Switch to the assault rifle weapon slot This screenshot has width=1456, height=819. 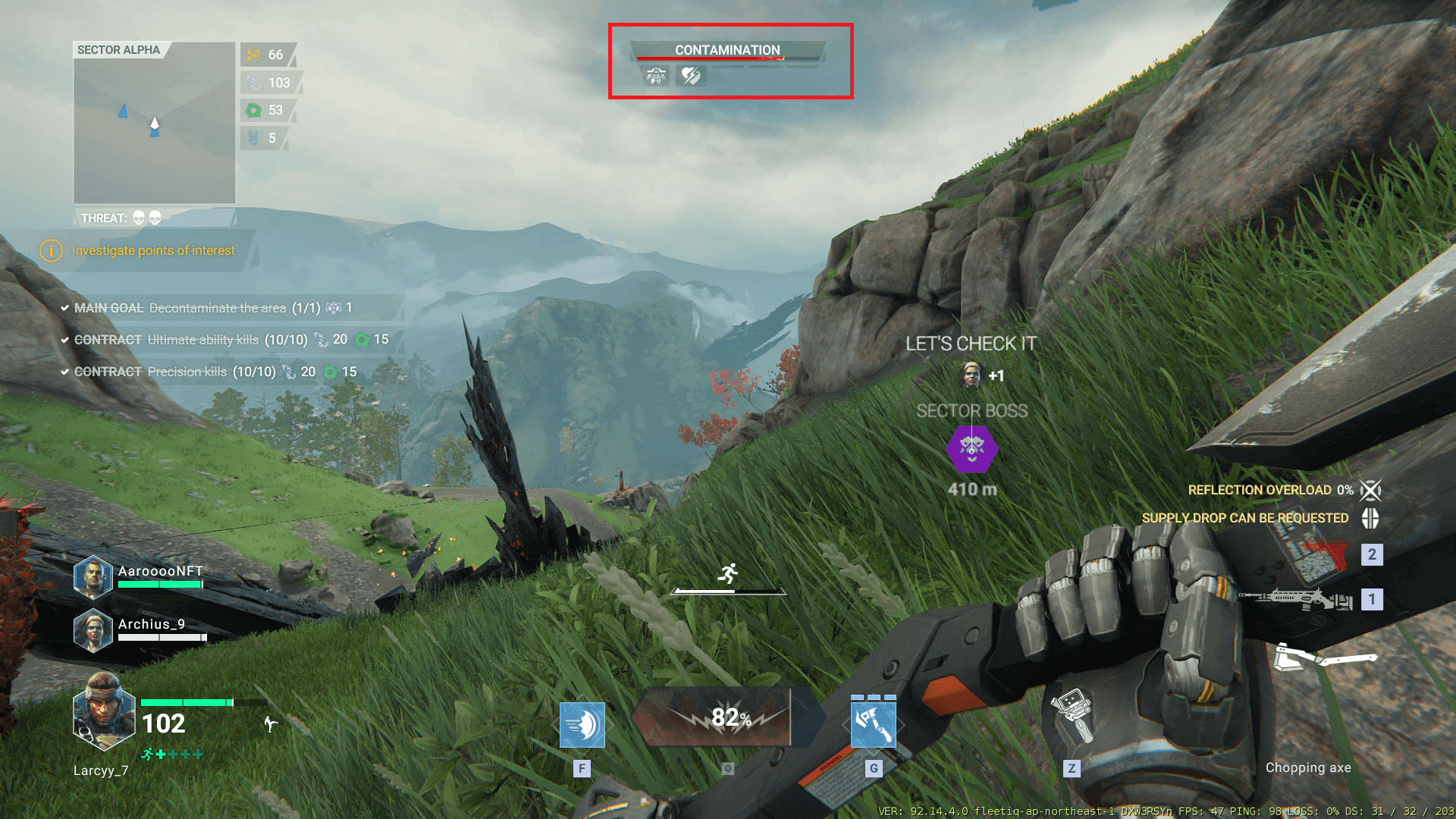coord(1297,600)
